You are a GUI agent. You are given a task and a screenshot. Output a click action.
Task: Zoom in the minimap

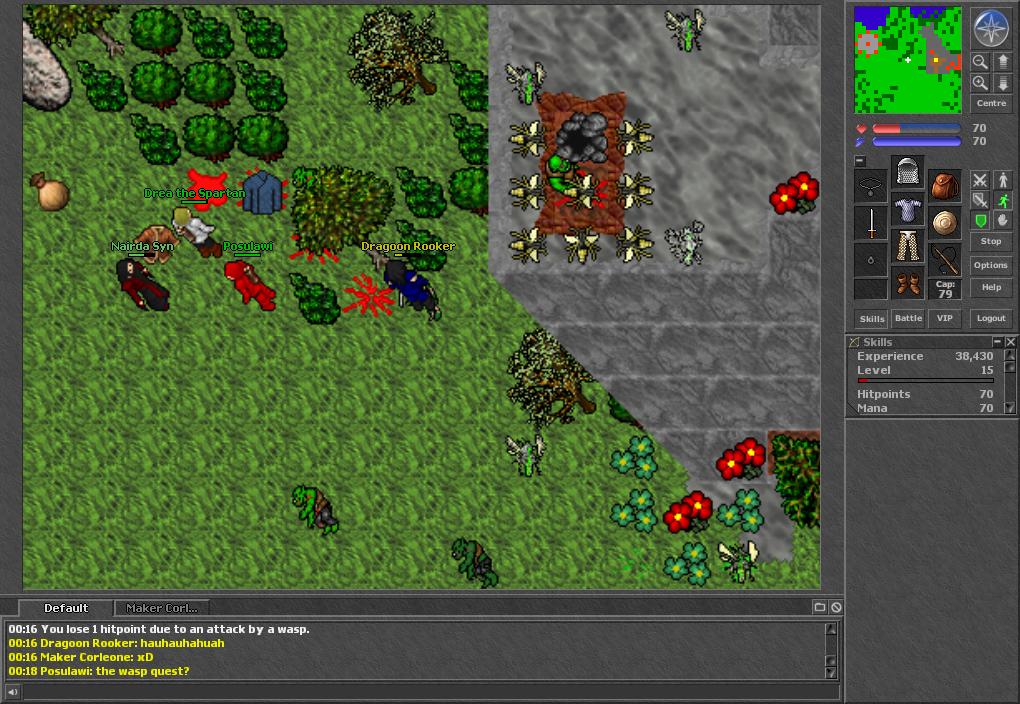pos(980,83)
